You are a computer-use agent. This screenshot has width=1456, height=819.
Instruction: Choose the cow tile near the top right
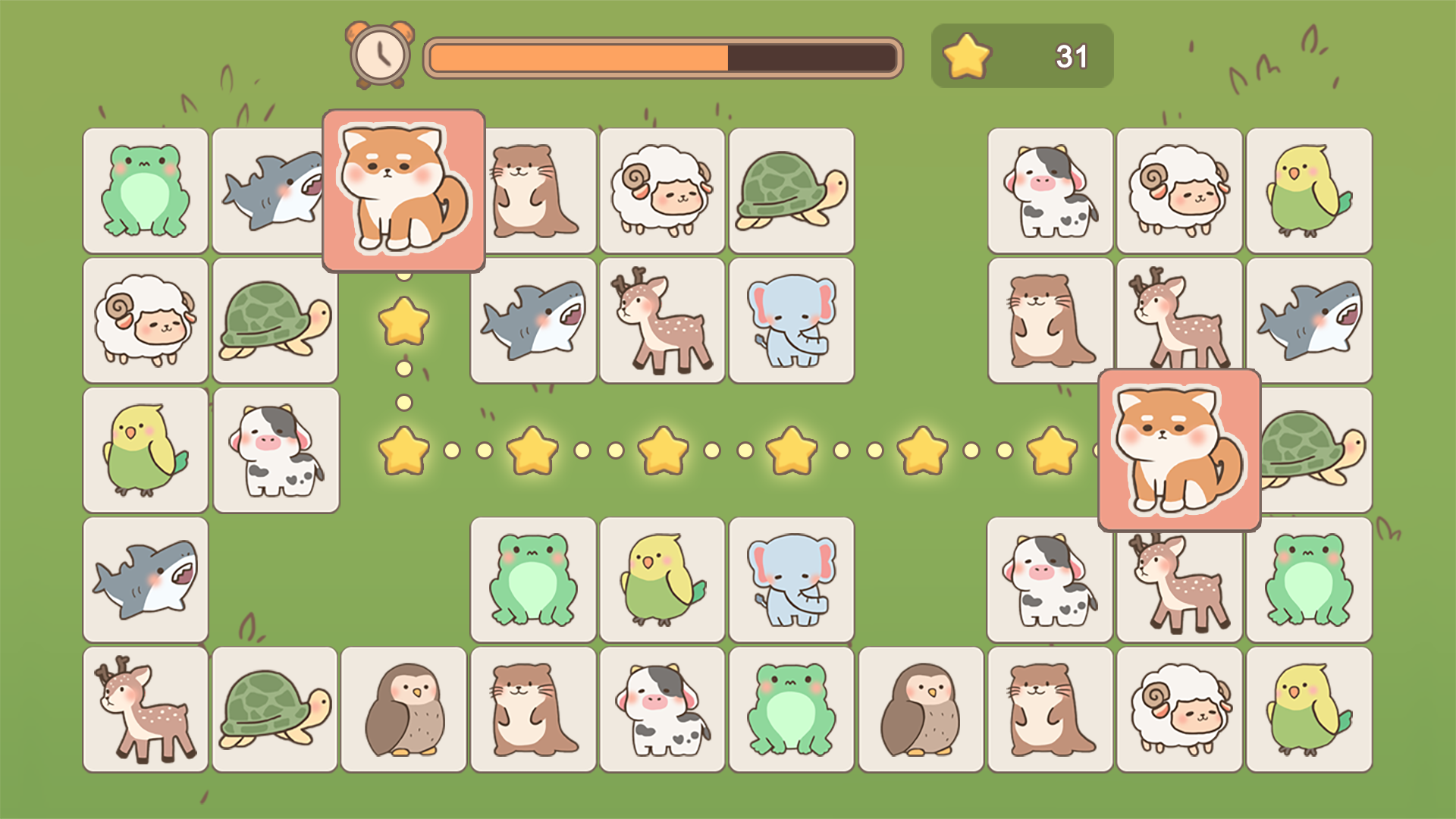tap(1050, 190)
